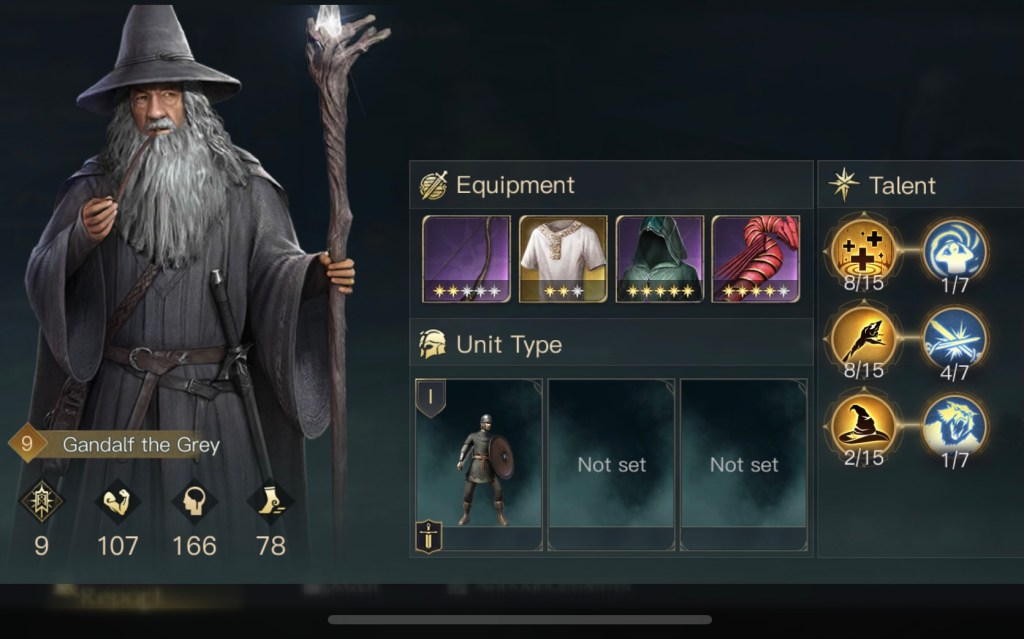Select the gold staff strike talent
This screenshot has width=1024, height=639.
tap(863, 337)
